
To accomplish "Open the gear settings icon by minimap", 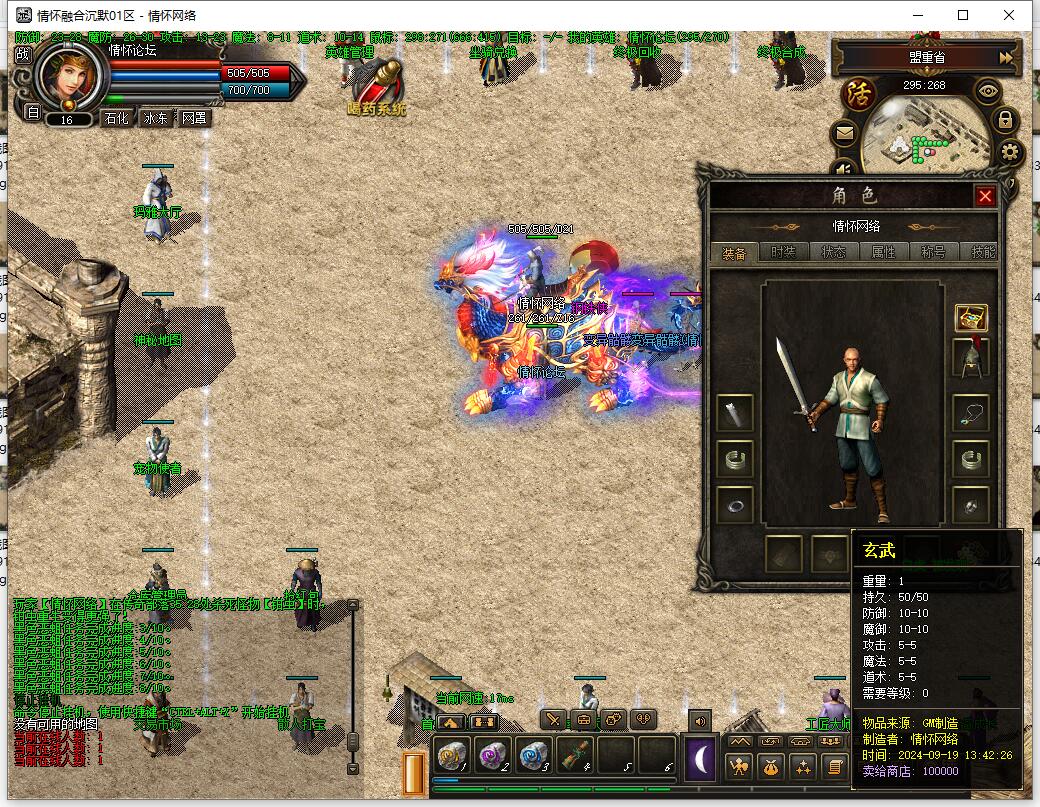I will pyautogui.click(x=1011, y=153).
